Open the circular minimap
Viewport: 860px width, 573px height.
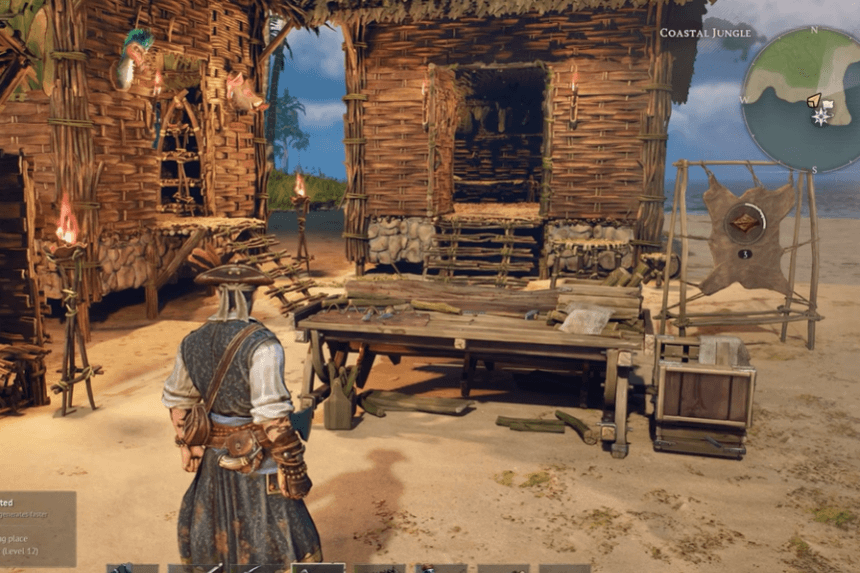801,100
